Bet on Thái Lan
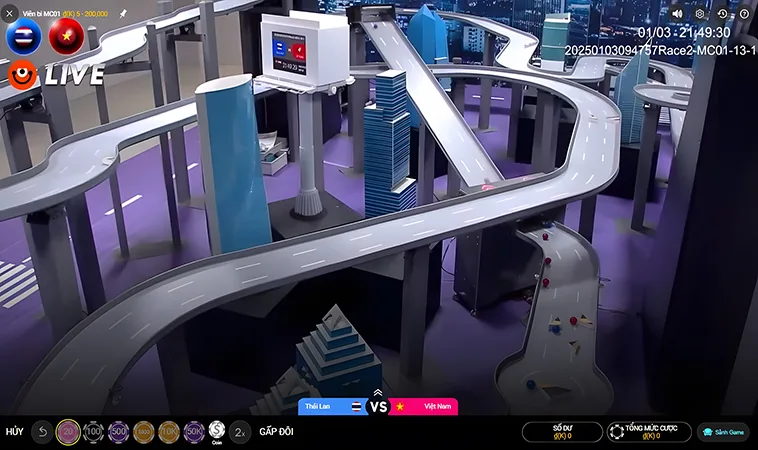The height and width of the screenshot is (450, 758). pyautogui.click(x=333, y=407)
